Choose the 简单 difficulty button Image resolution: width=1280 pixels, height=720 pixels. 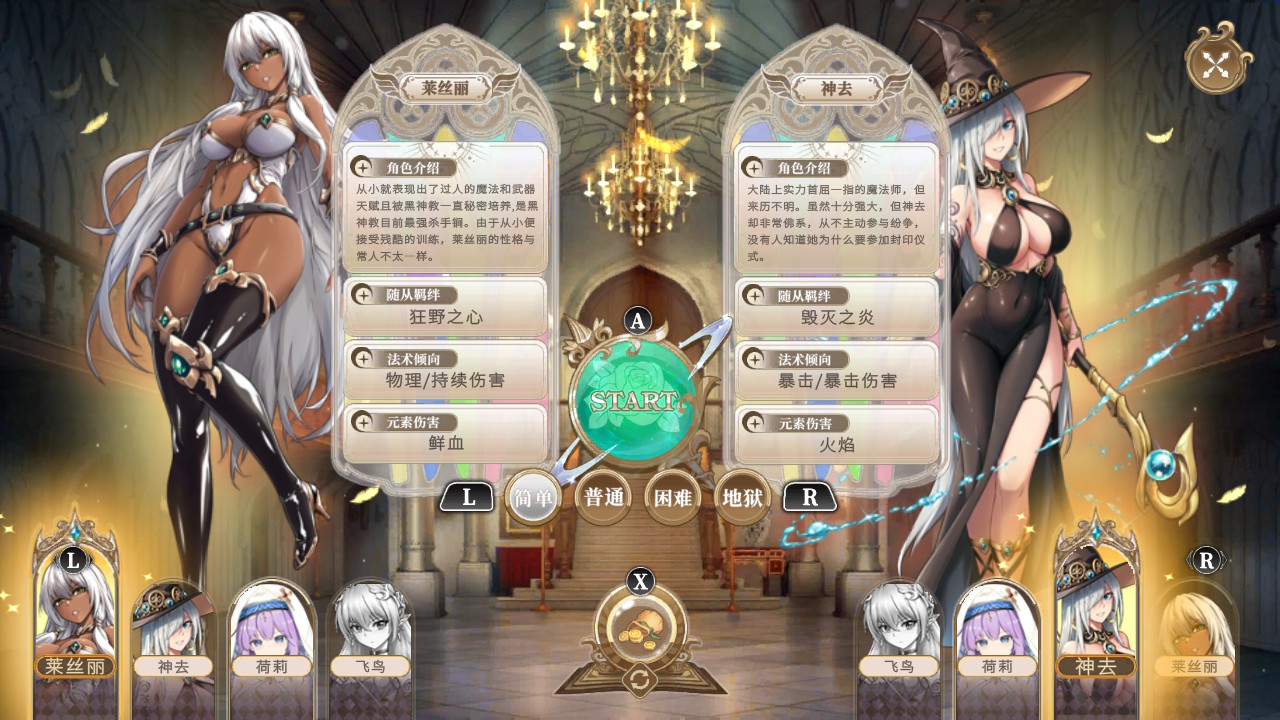pos(532,496)
